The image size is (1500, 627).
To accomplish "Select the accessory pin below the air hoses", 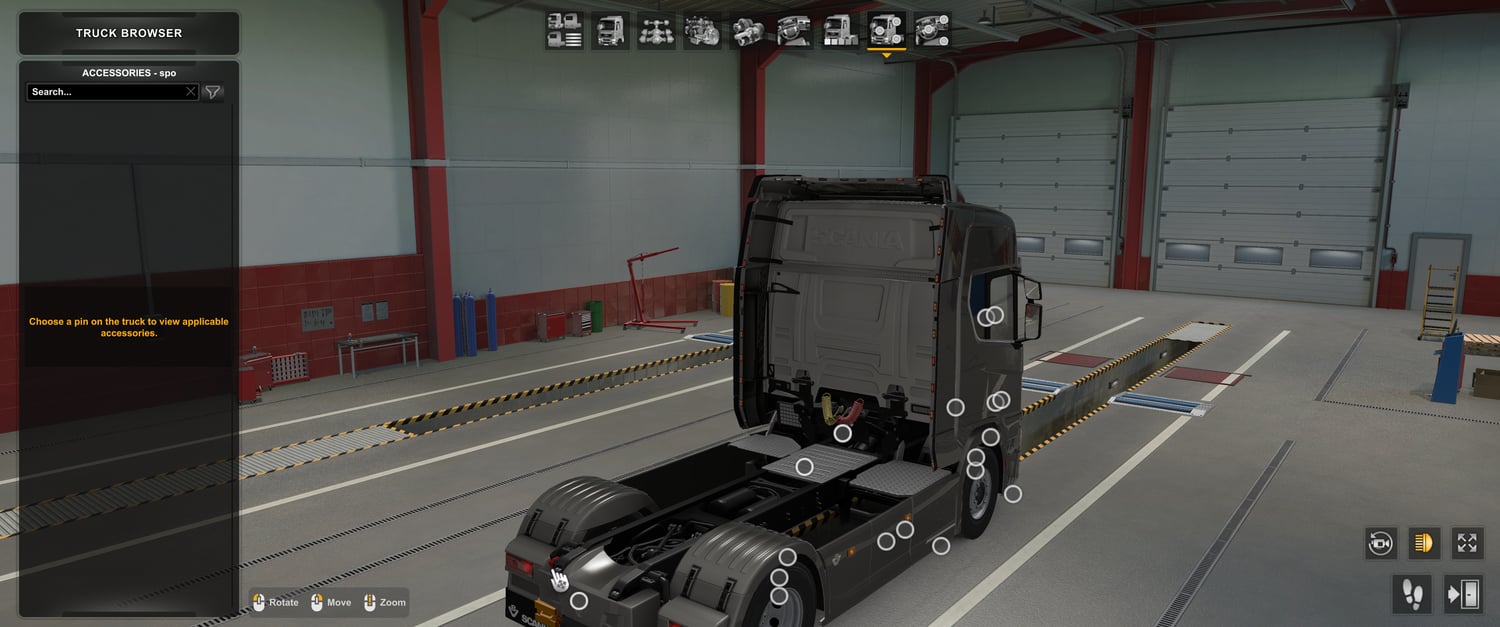I will tap(843, 433).
